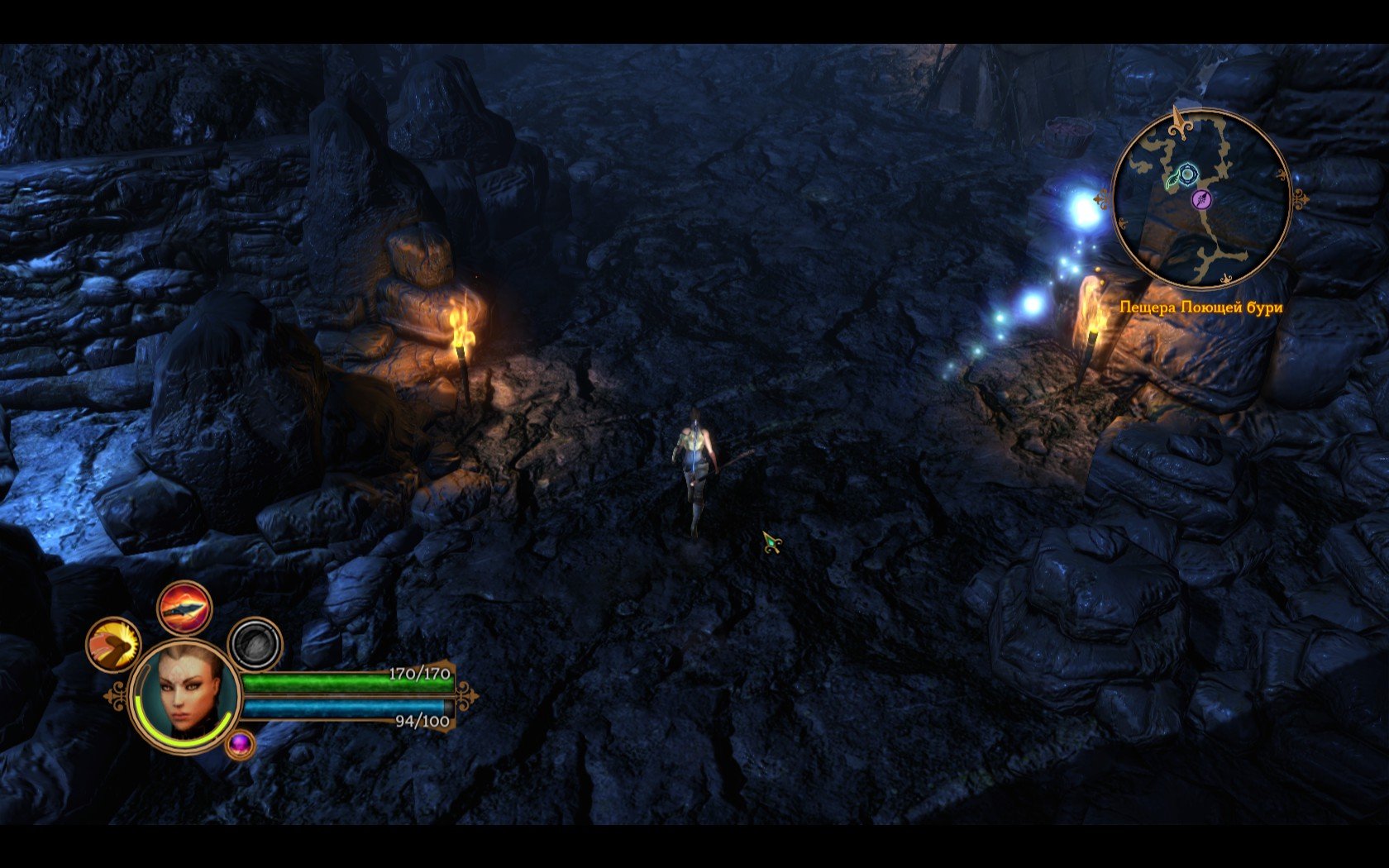Select the greyed-out third ability slot

point(255,644)
